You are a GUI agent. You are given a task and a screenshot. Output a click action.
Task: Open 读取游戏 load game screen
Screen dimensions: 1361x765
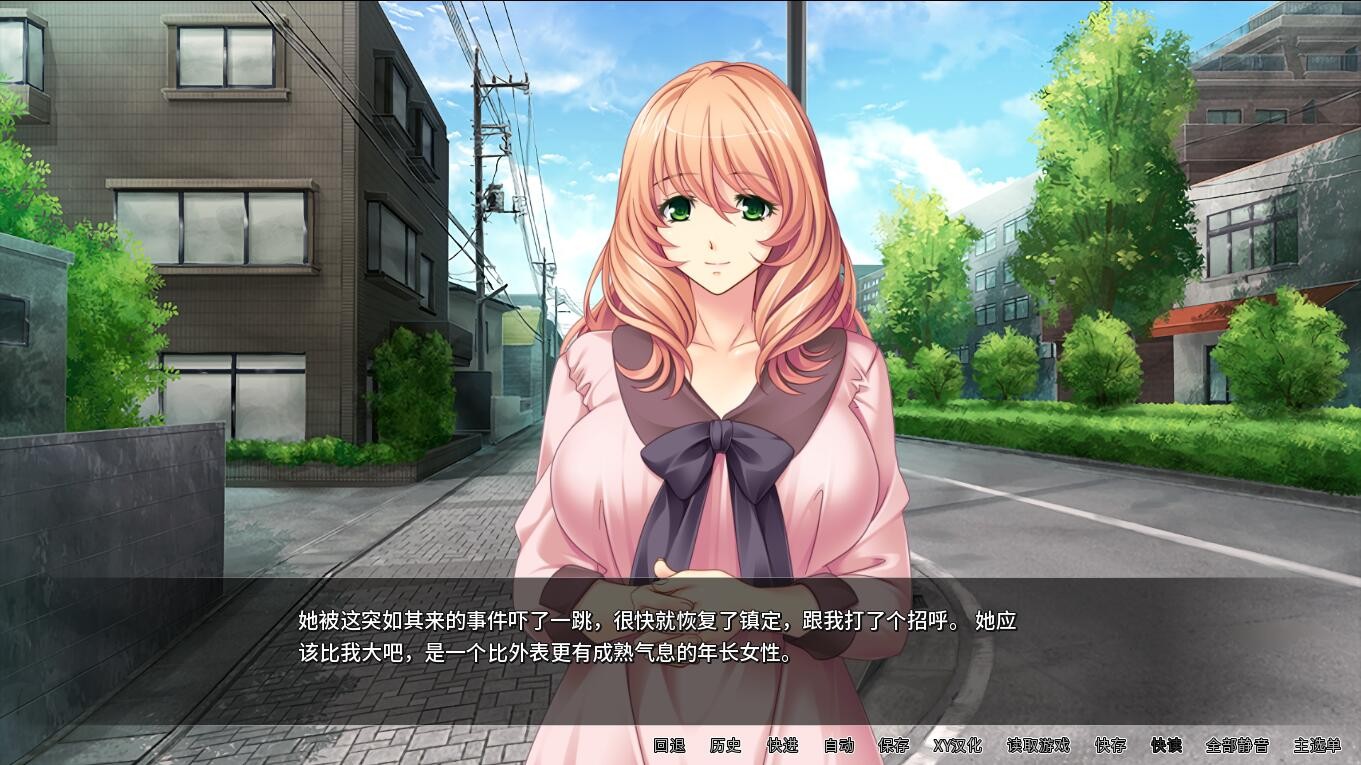[x=1037, y=745]
